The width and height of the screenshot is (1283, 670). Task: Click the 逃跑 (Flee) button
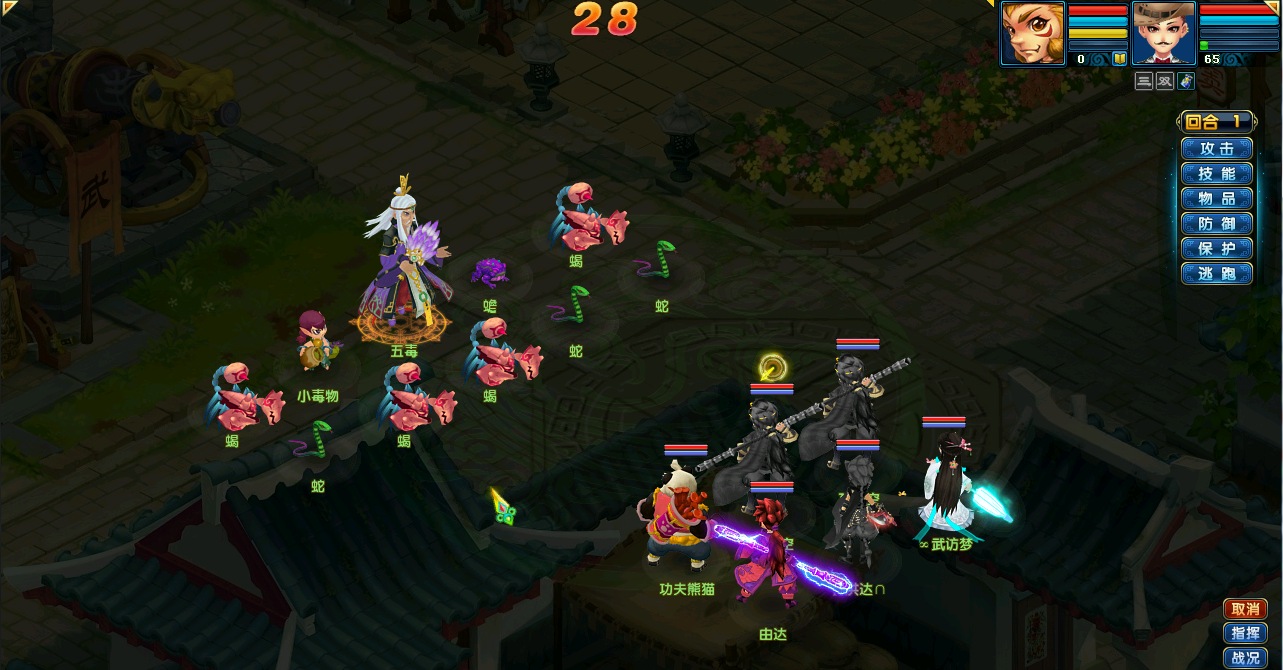tap(1216, 274)
